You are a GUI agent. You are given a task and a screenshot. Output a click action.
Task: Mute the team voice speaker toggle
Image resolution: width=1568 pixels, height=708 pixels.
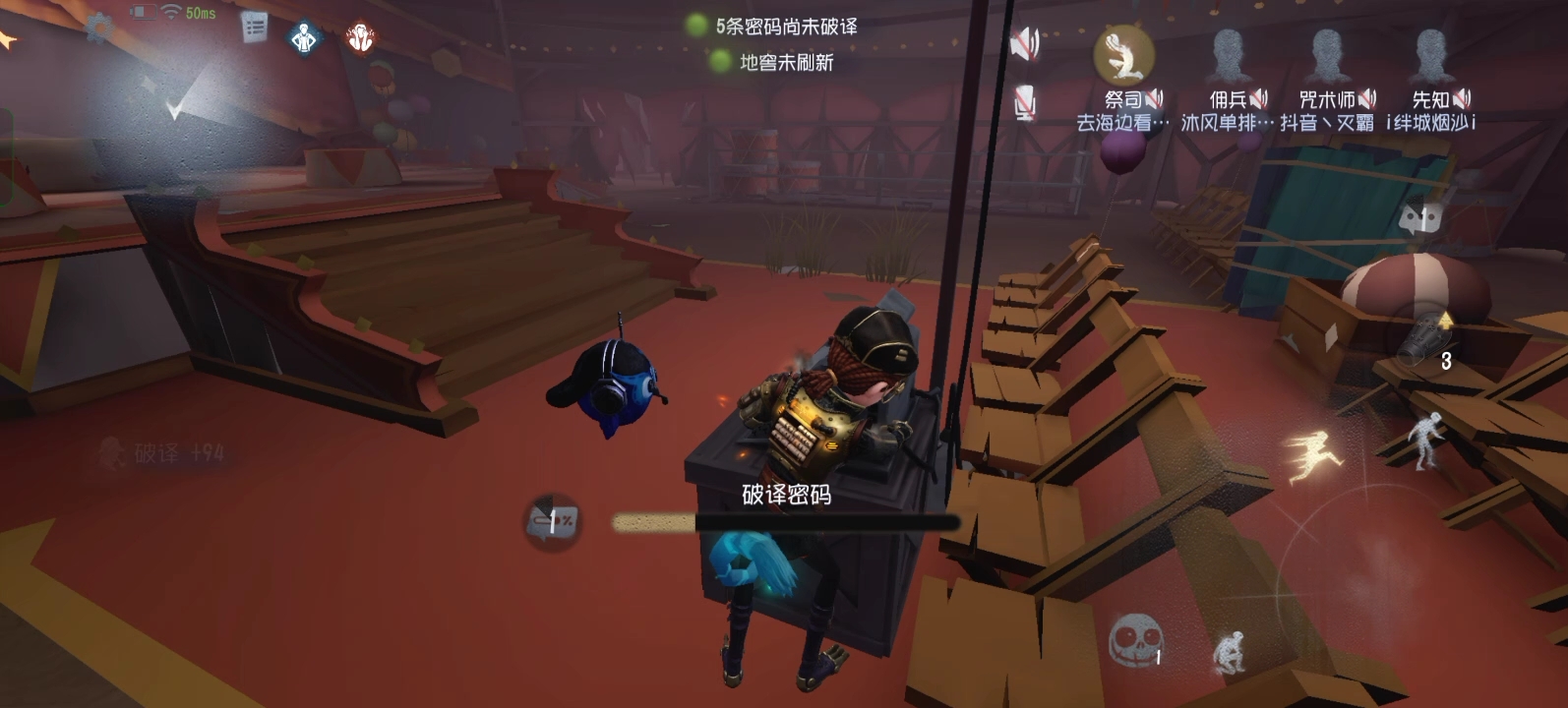pos(1023,44)
